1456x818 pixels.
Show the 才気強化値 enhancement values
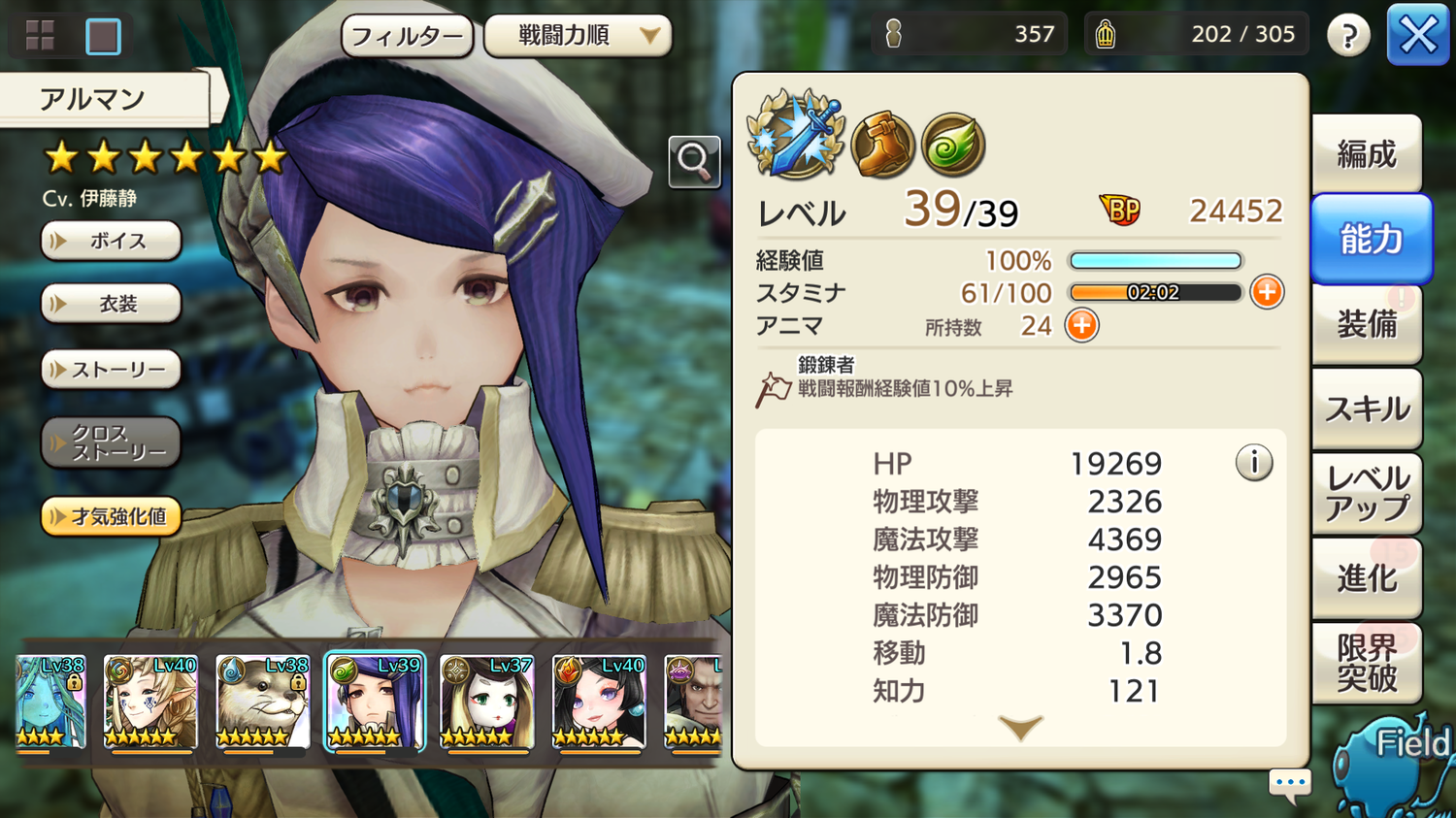coord(112,516)
